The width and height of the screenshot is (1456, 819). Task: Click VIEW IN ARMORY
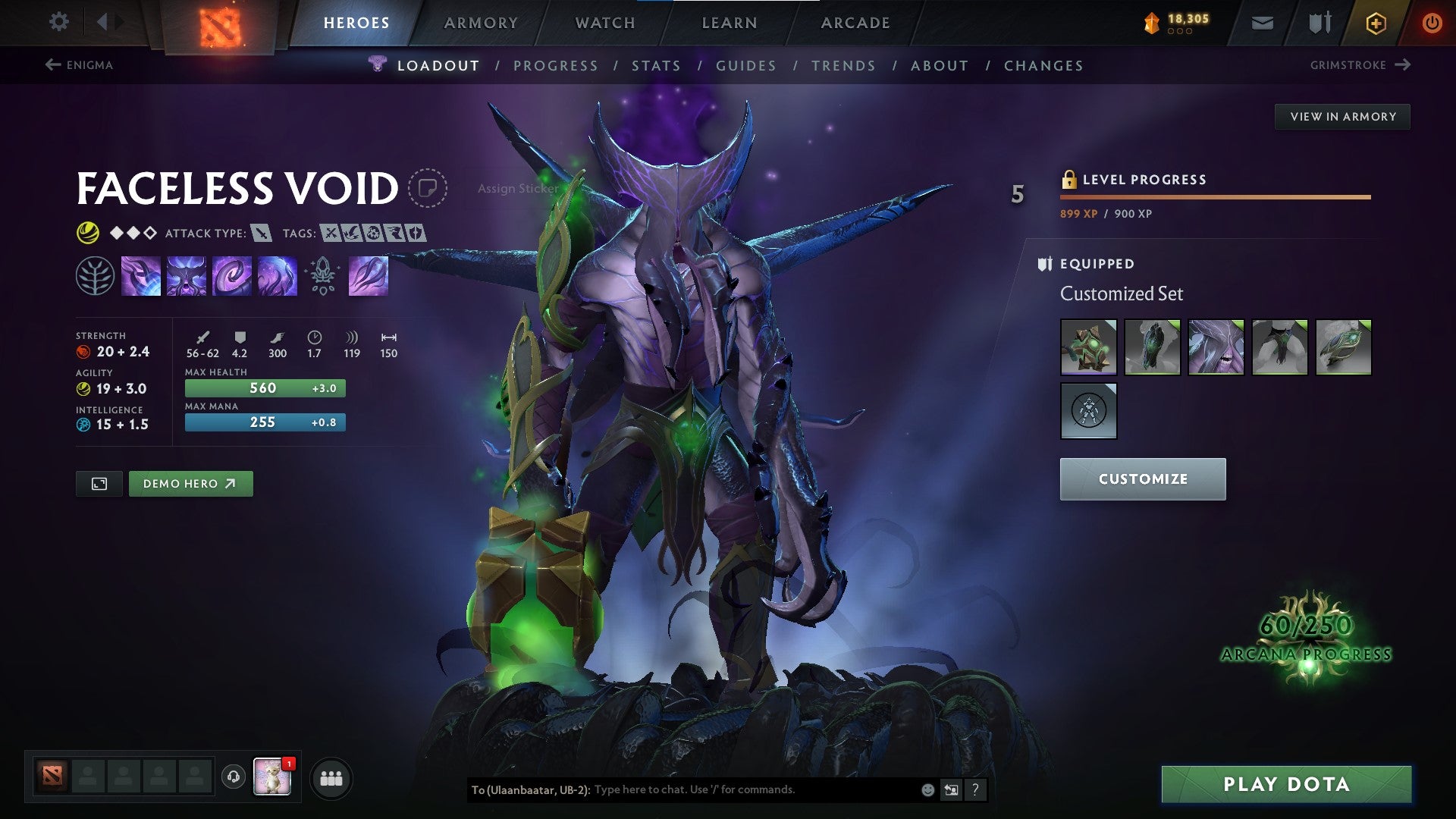[x=1344, y=116]
